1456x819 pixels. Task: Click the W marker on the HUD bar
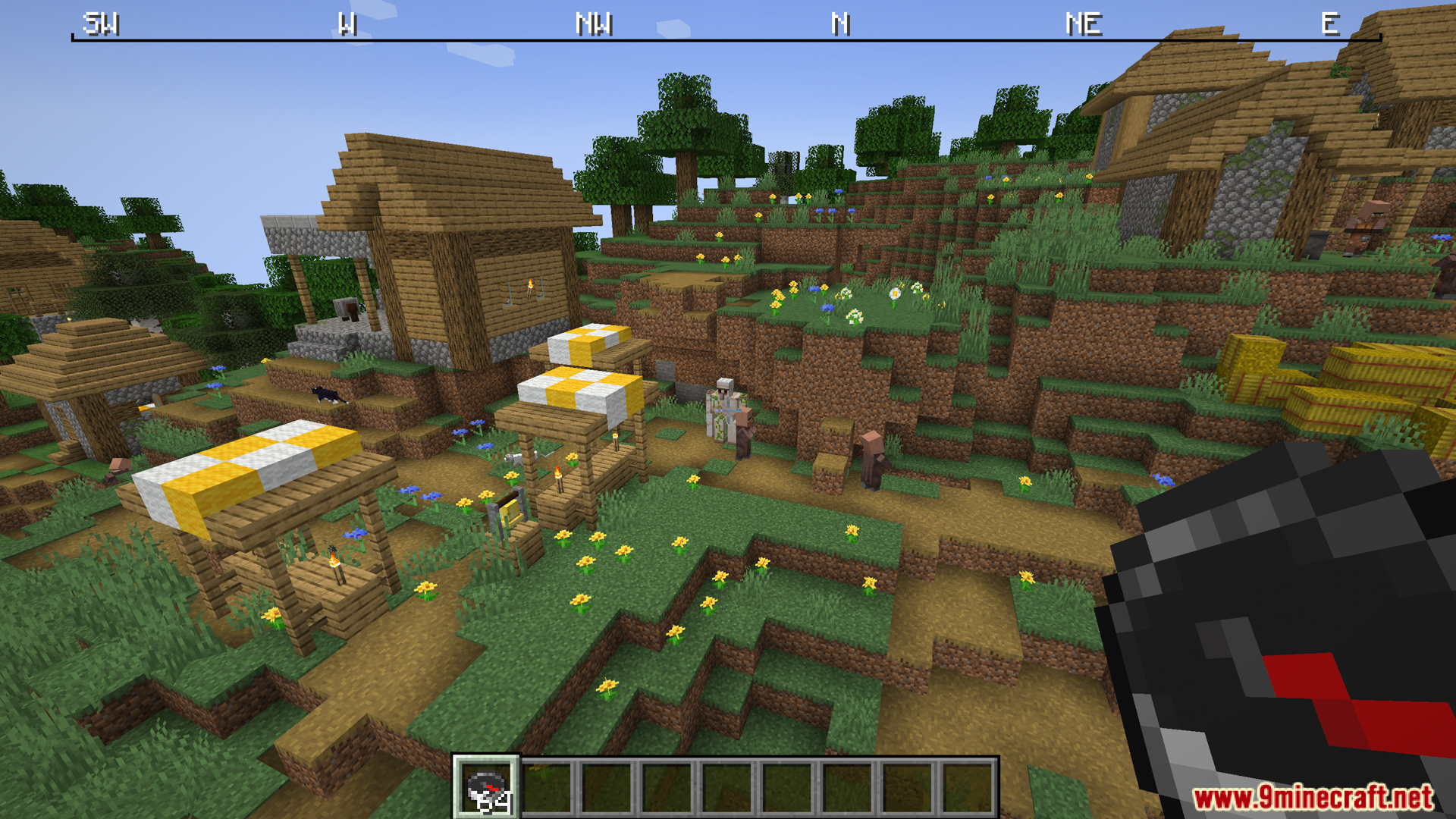click(347, 23)
